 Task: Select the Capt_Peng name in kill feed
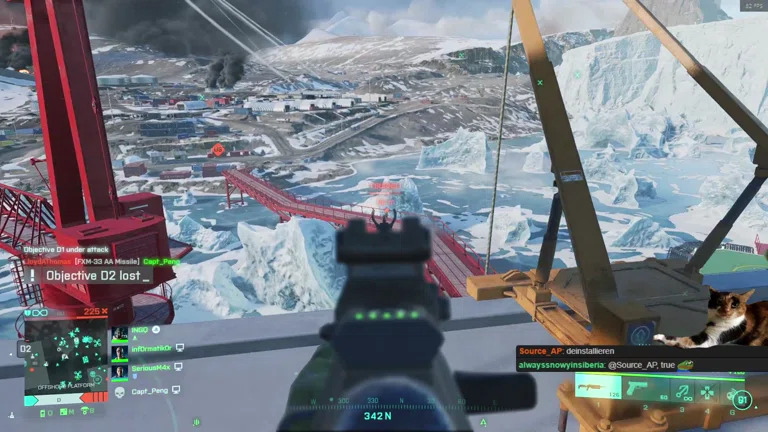pyautogui.click(x=162, y=261)
